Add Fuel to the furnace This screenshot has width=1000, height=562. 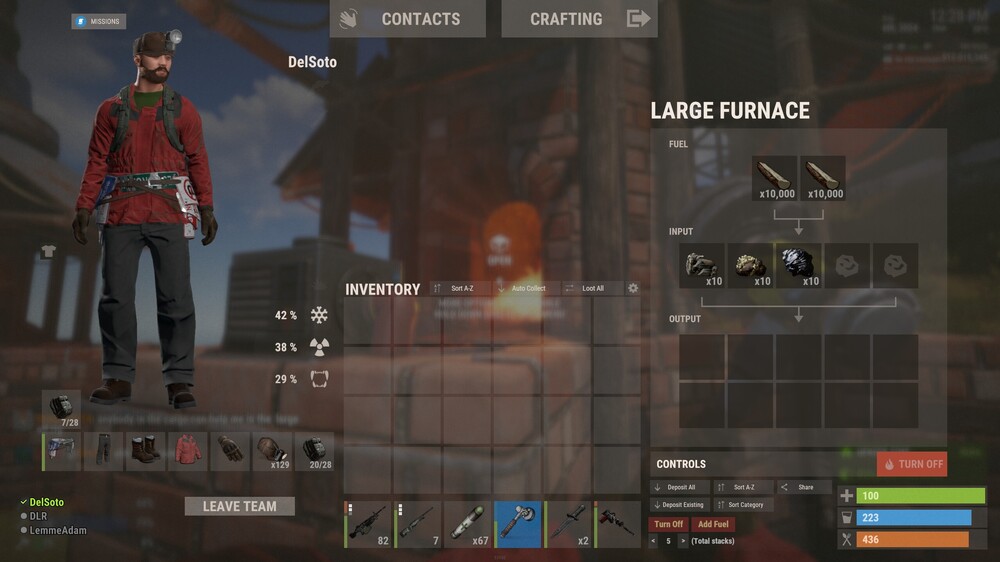[713, 524]
